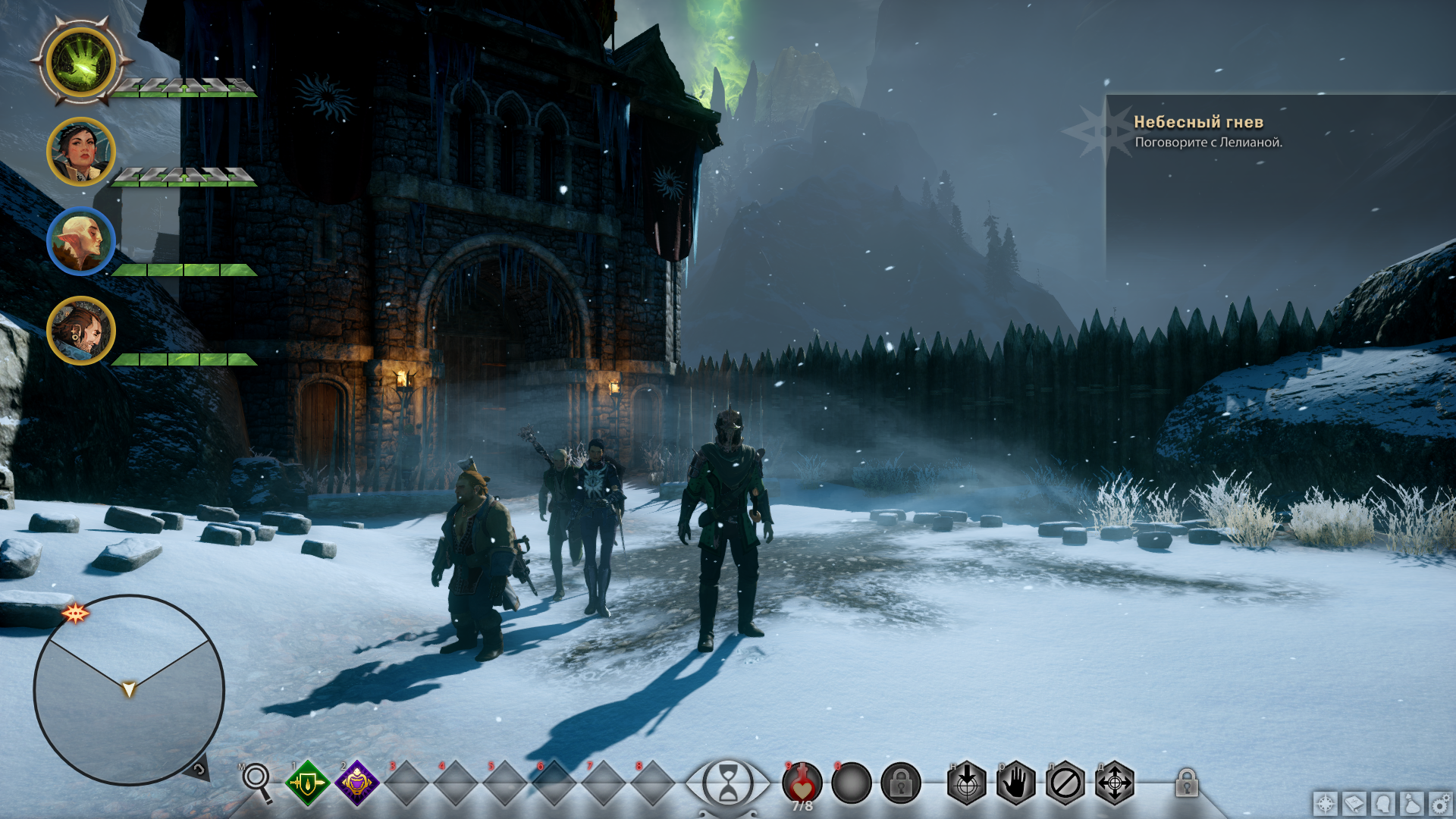
Task: Drink the red health potion
Action: tap(802, 783)
